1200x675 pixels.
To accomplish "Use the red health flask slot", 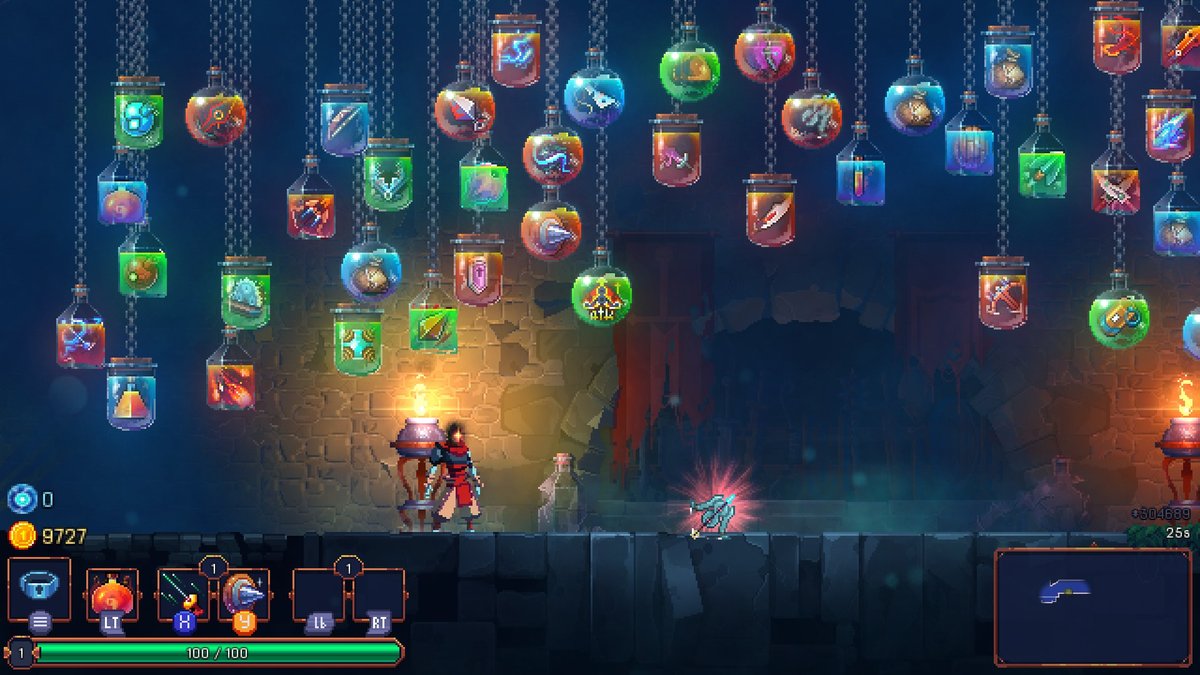I will tap(111, 595).
